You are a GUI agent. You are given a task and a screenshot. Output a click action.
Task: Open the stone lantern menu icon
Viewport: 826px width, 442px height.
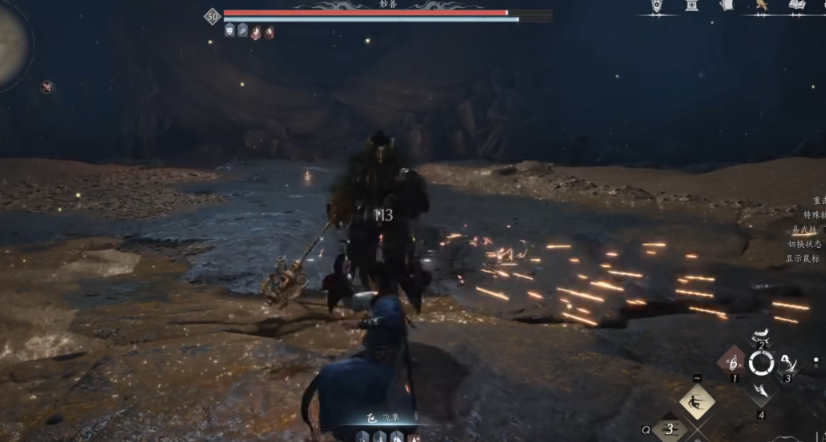[692, 7]
